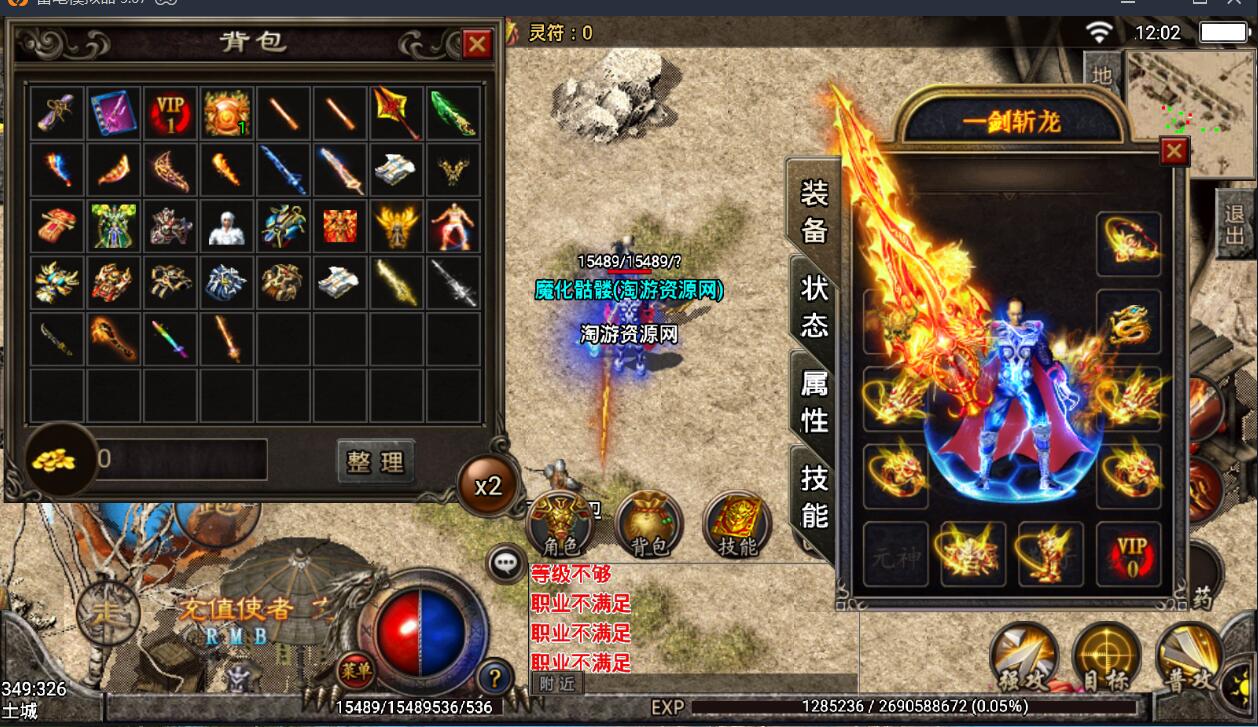
Task: Use the 普攻 normal attack button
Action: coord(1190,658)
